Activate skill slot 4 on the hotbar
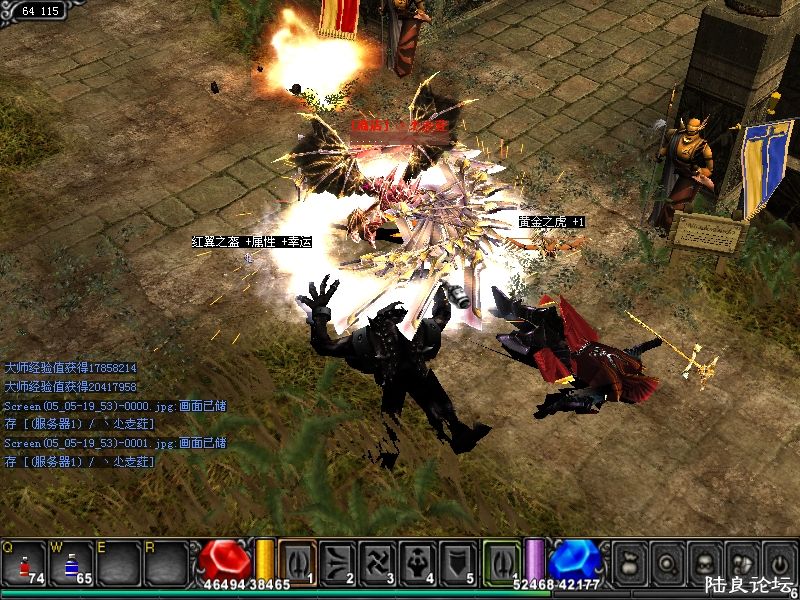 coord(417,561)
